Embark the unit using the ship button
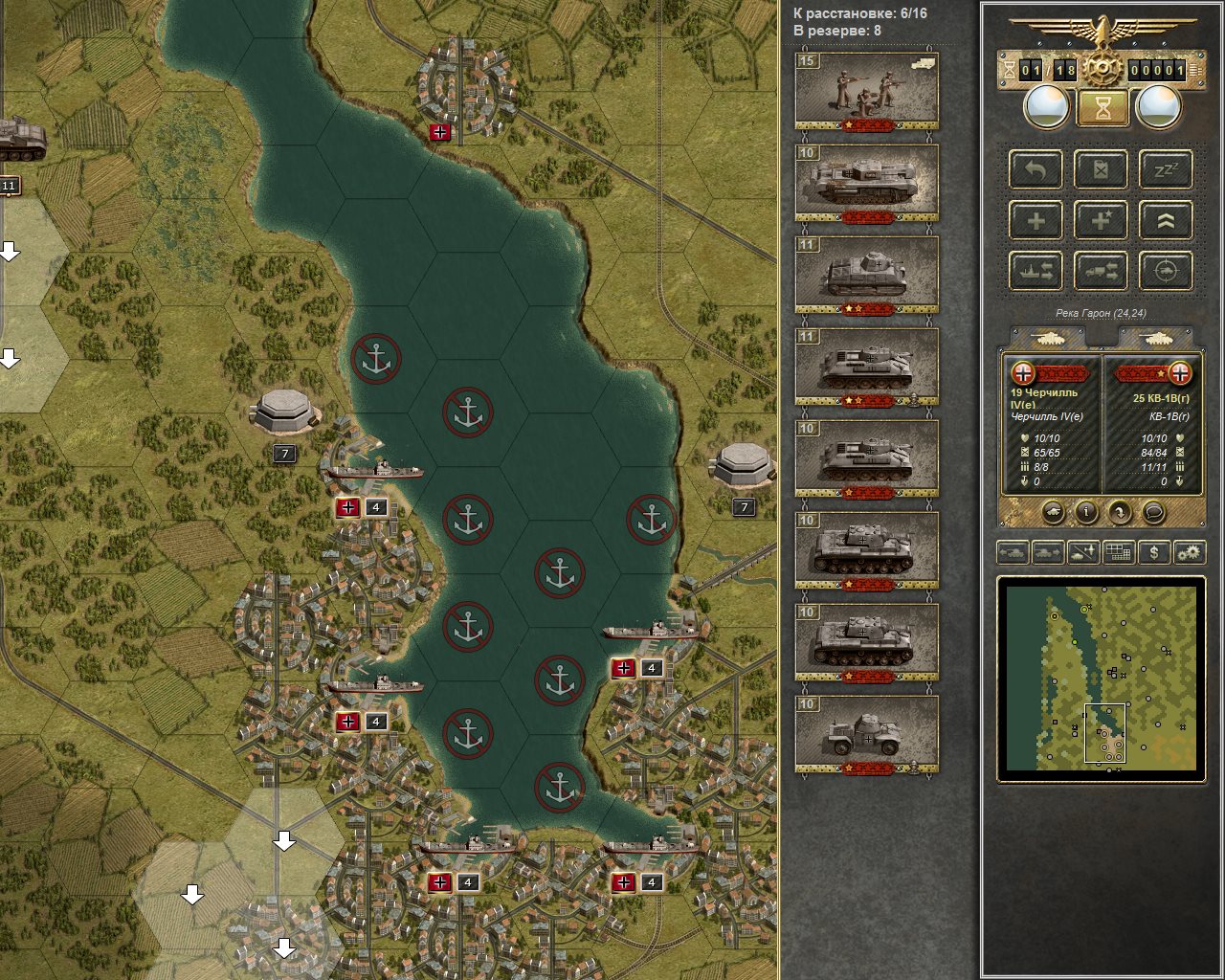The image size is (1225, 980). (x=1036, y=272)
